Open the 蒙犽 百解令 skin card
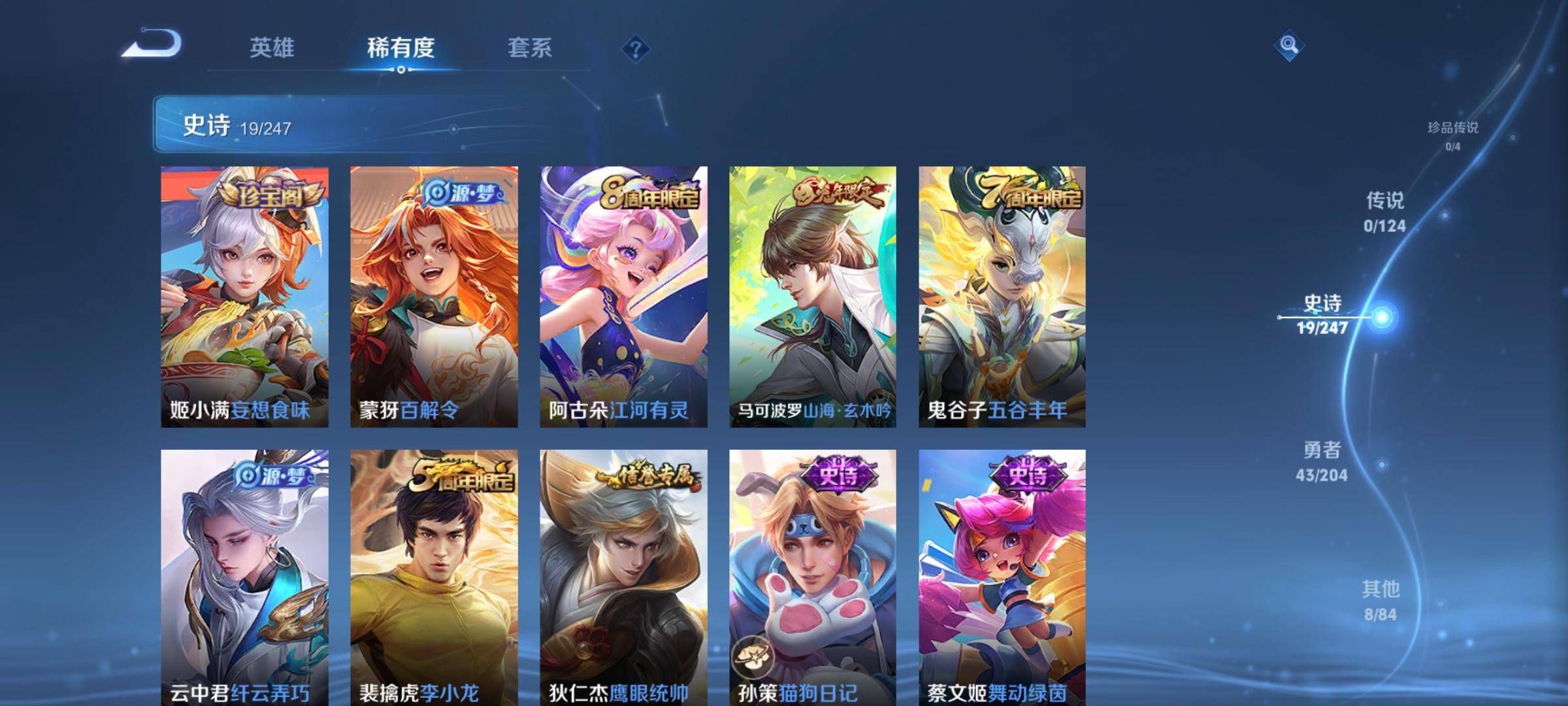Screen dimensions: 1568x706 (x=434, y=296)
